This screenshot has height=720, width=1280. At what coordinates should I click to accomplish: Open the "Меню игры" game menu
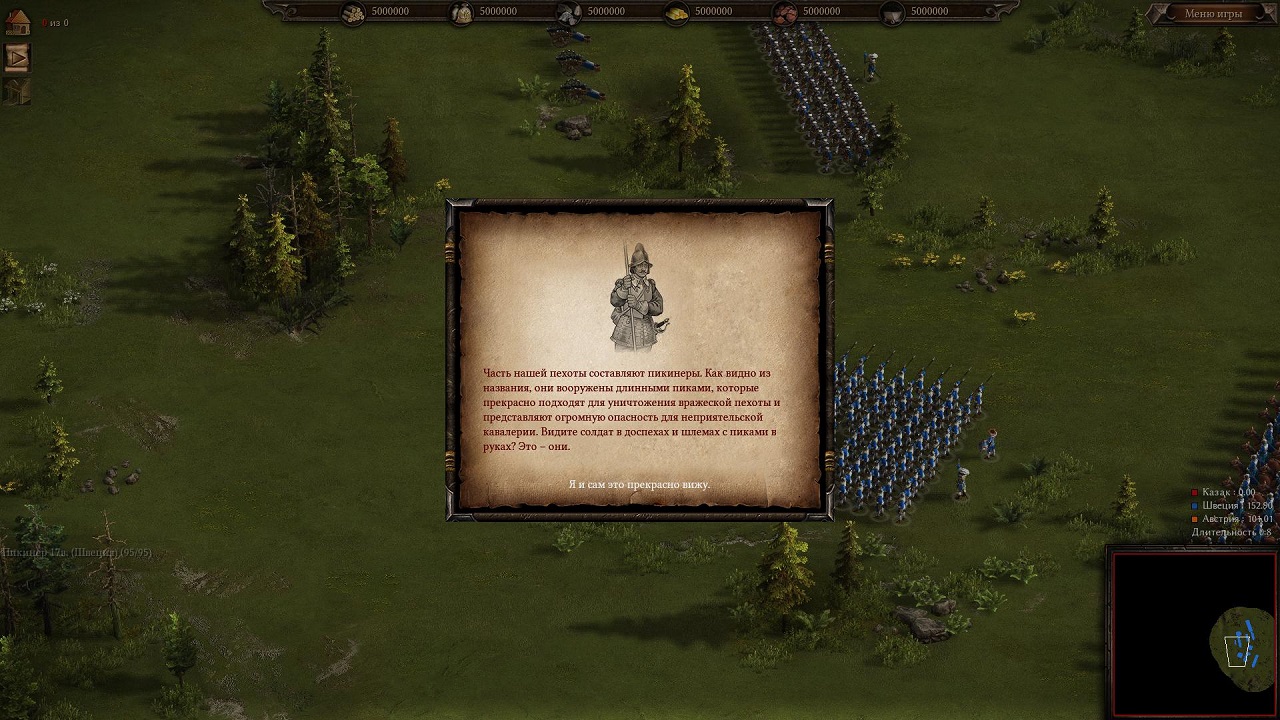[1212, 14]
